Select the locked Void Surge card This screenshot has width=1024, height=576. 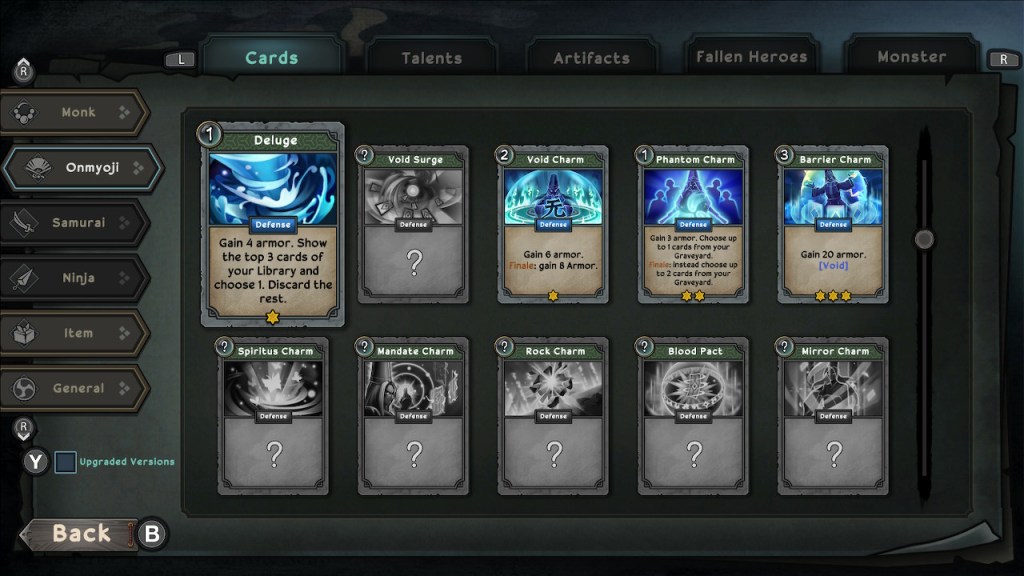[x=413, y=225]
